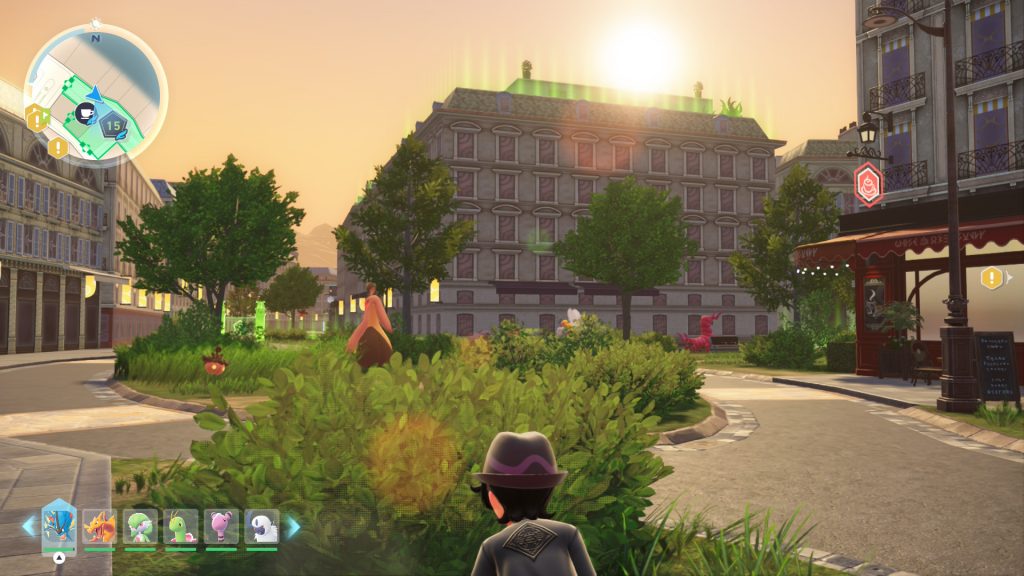Click the yellow exclamation marker by the café
This screenshot has width=1024, height=576.
click(991, 277)
